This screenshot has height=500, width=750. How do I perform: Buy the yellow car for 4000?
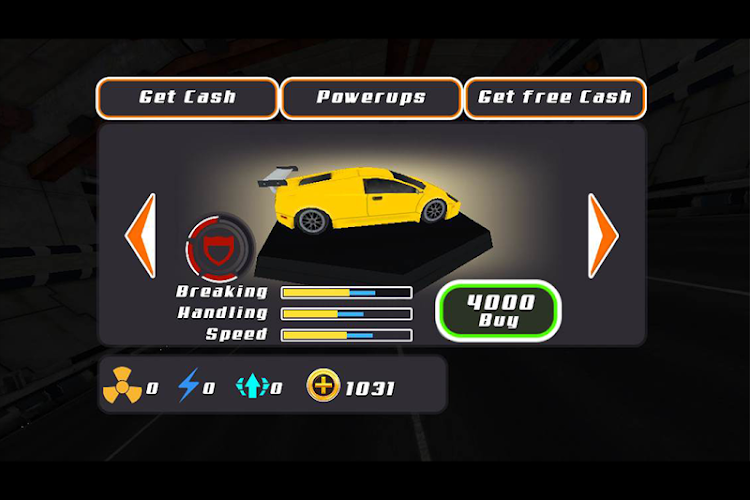pos(499,311)
